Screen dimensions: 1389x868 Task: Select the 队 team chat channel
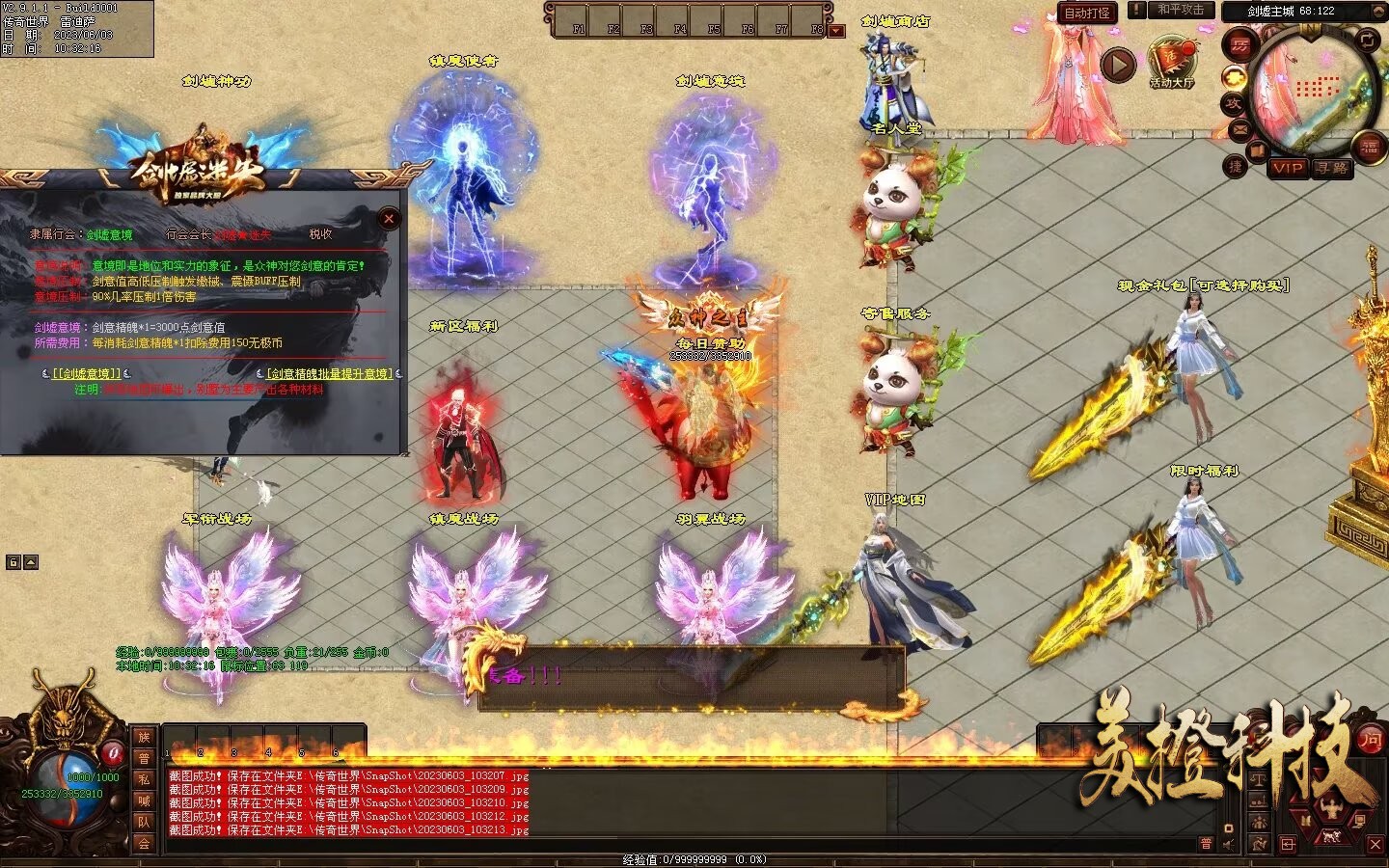tap(144, 822)
